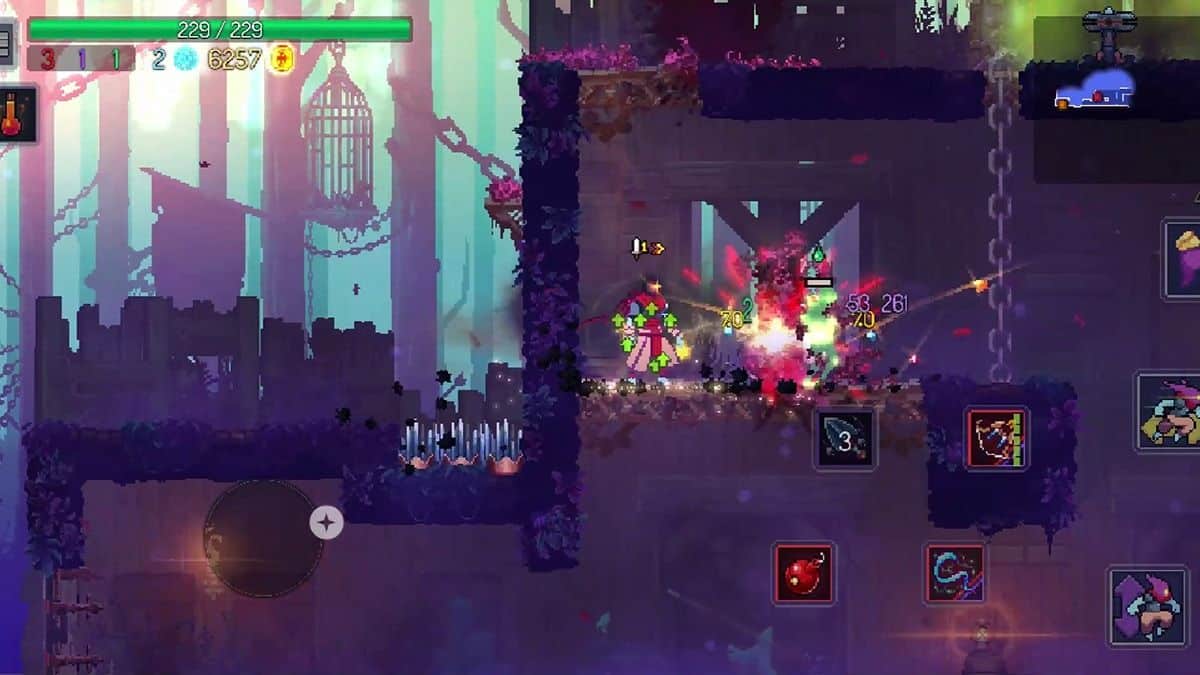Tap the dodge roll action button
This screenshot has height=675, width=1200.
point(1170,411)
